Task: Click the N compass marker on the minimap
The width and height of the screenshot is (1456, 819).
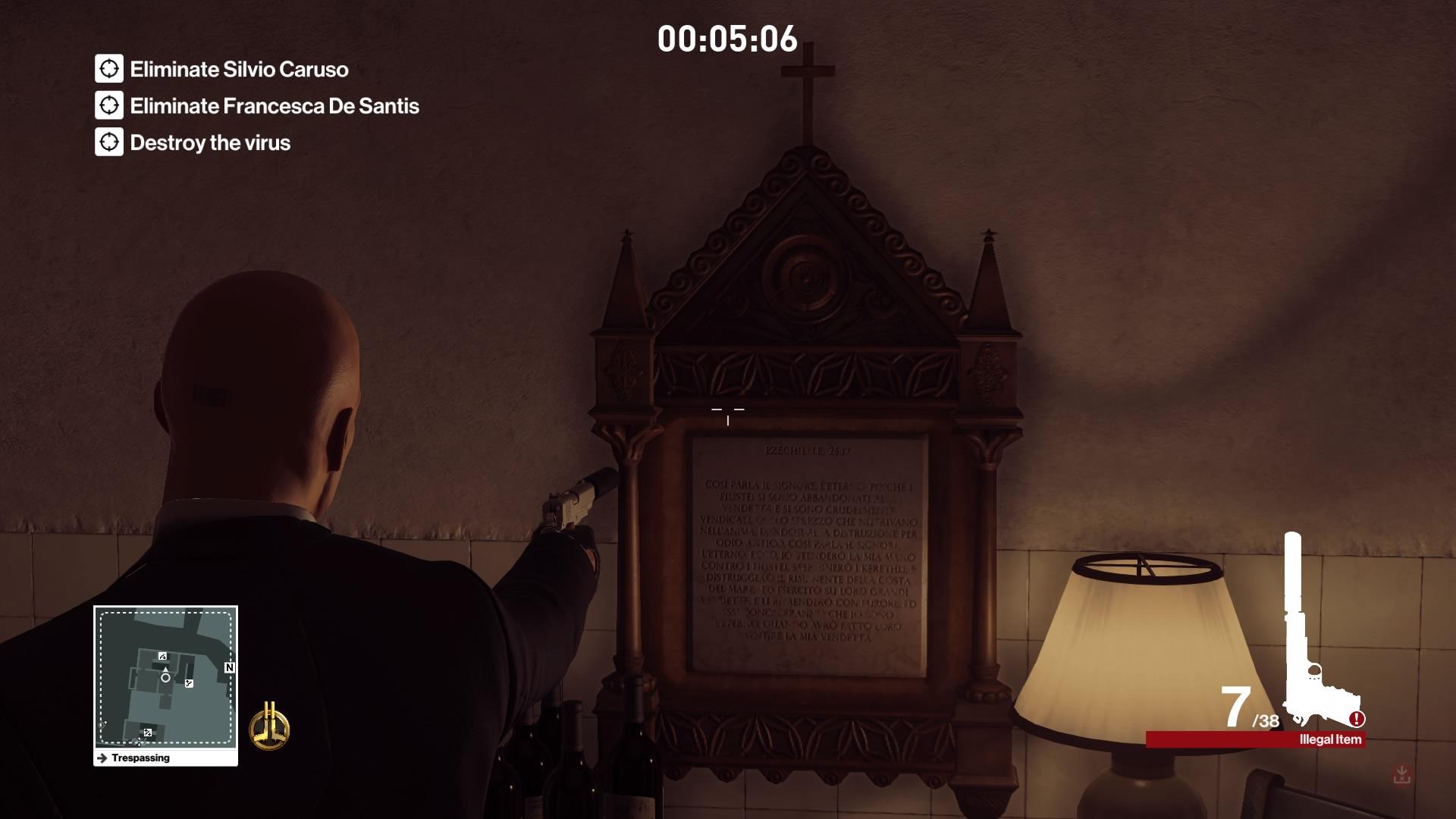Action: [229, 667]
